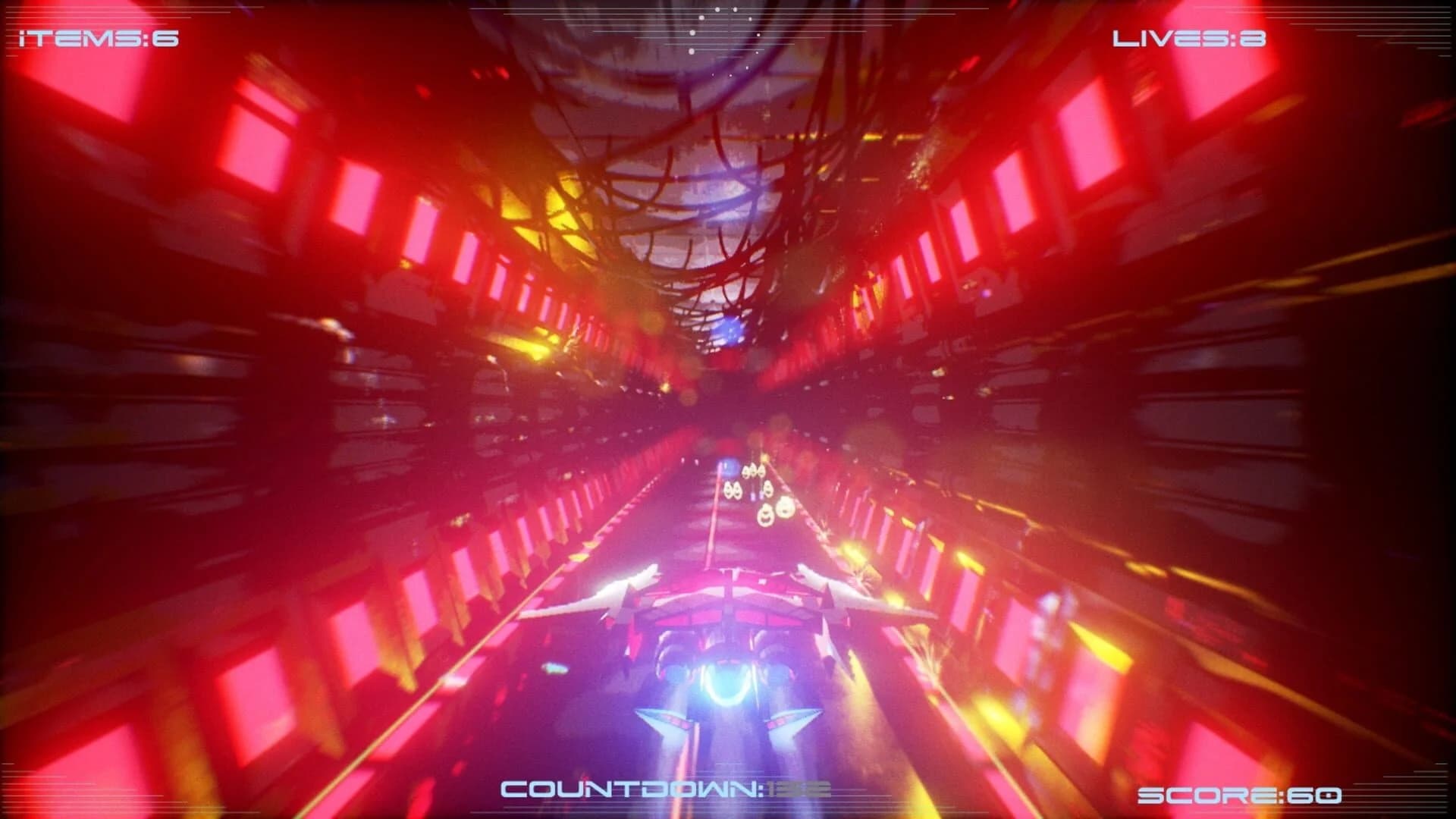Screen dimensions: 1456x819
Task: Click the glowing blue orb pickup ahead
Action: pos(728,468)
